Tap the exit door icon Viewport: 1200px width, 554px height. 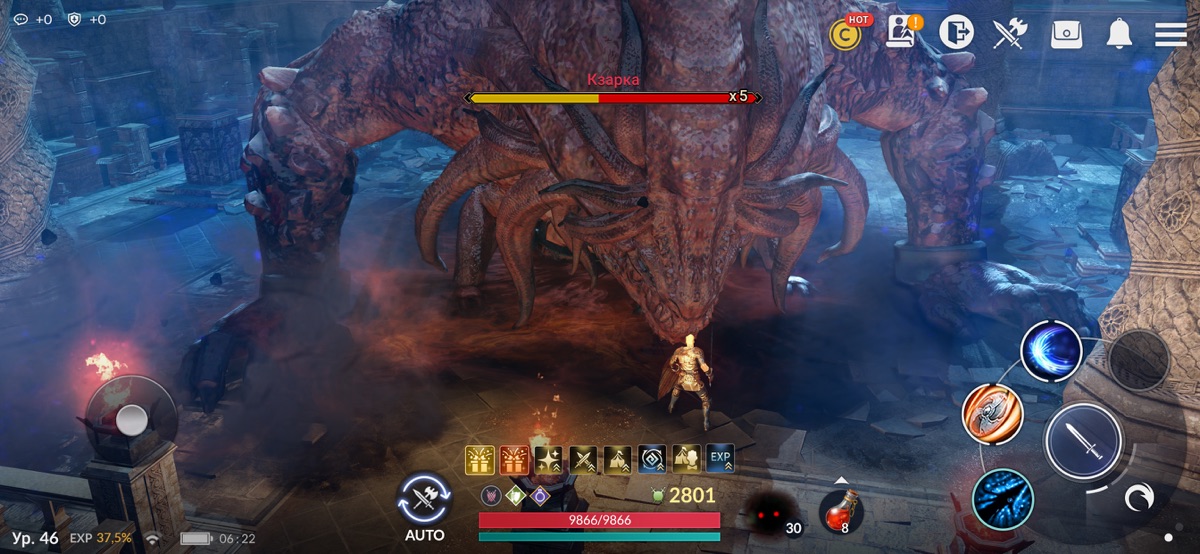point(956,33)
